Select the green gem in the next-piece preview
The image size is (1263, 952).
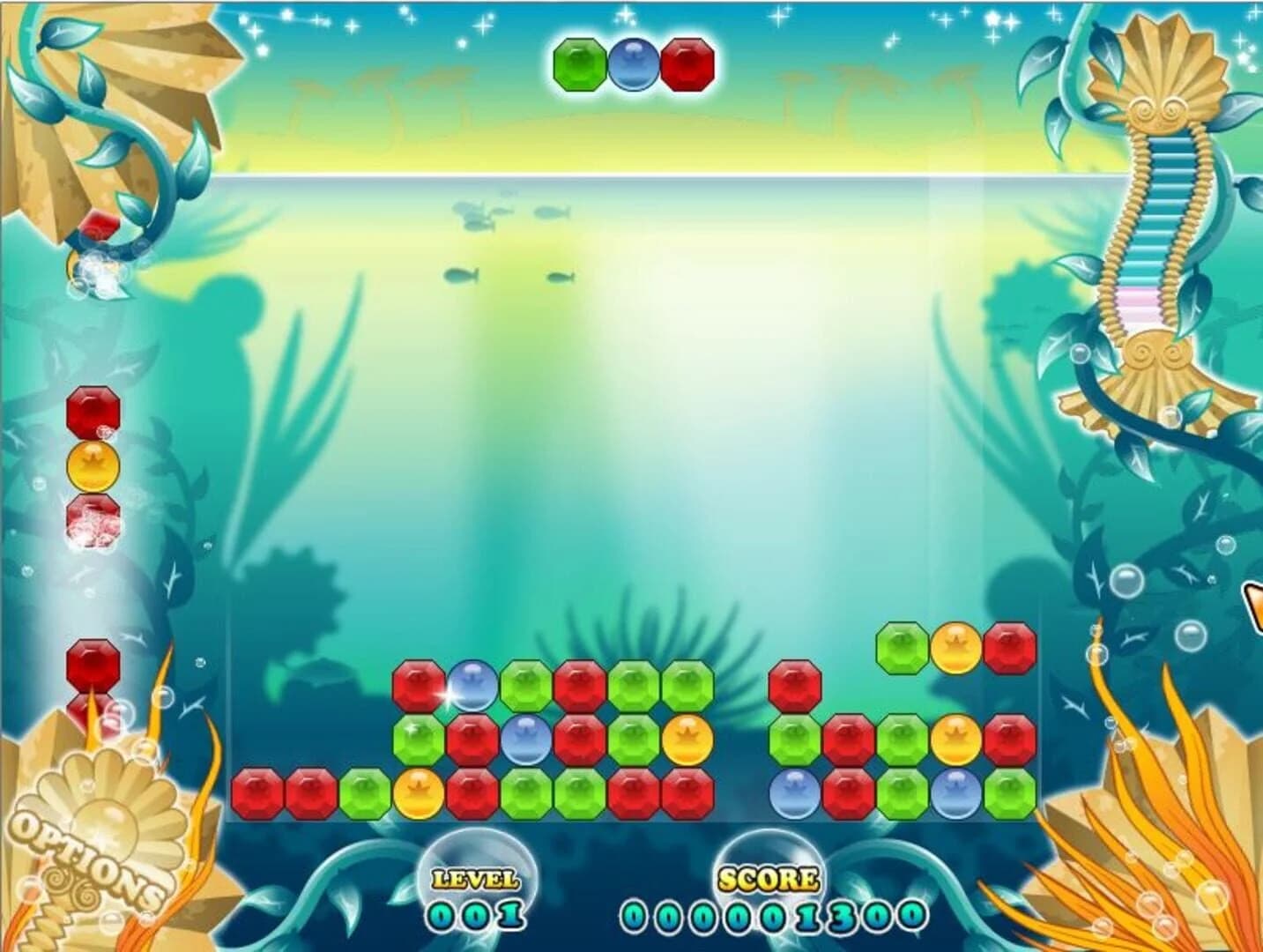pos(577,64)
